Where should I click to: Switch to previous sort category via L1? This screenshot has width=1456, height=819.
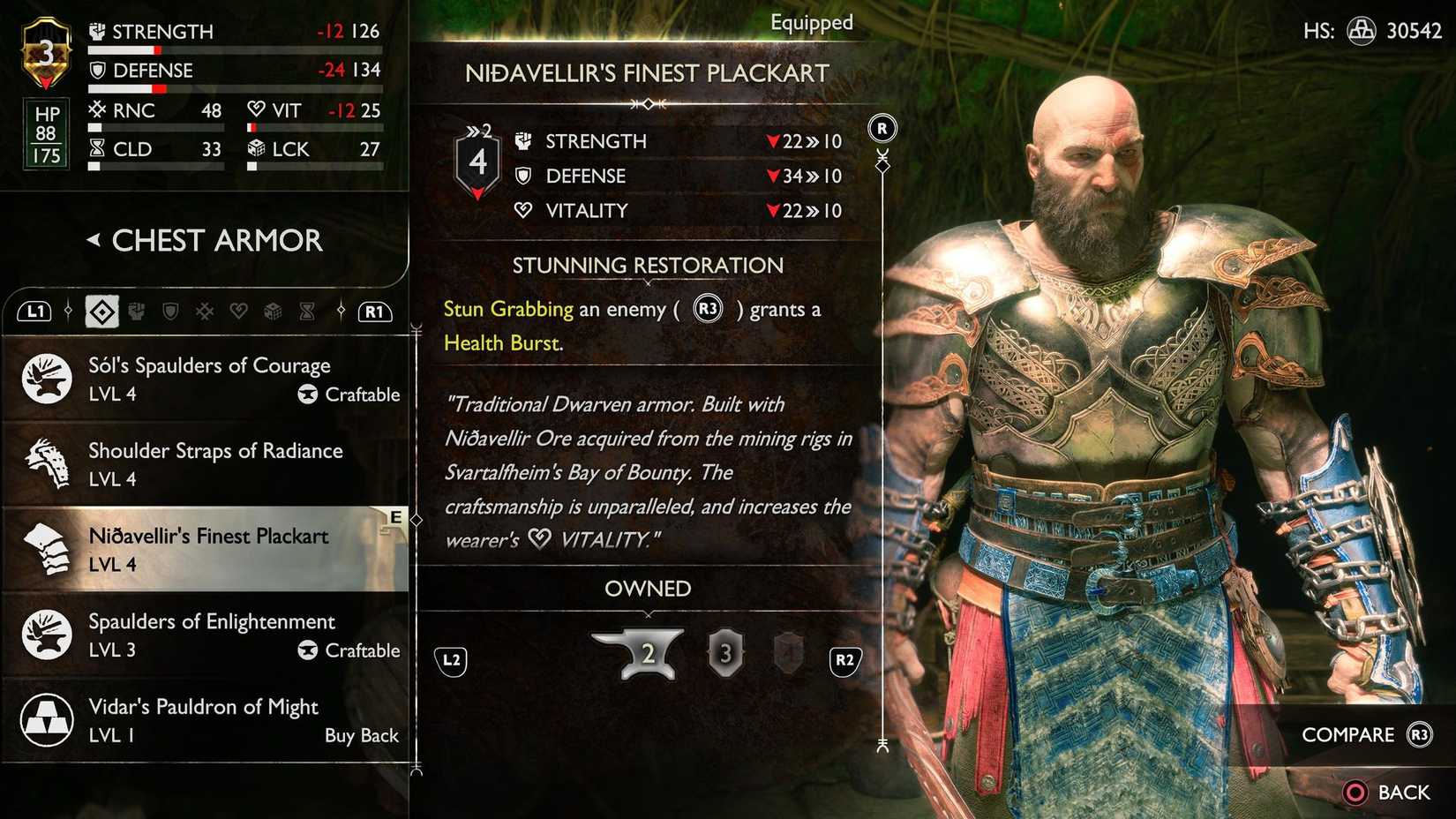(34, 311)
